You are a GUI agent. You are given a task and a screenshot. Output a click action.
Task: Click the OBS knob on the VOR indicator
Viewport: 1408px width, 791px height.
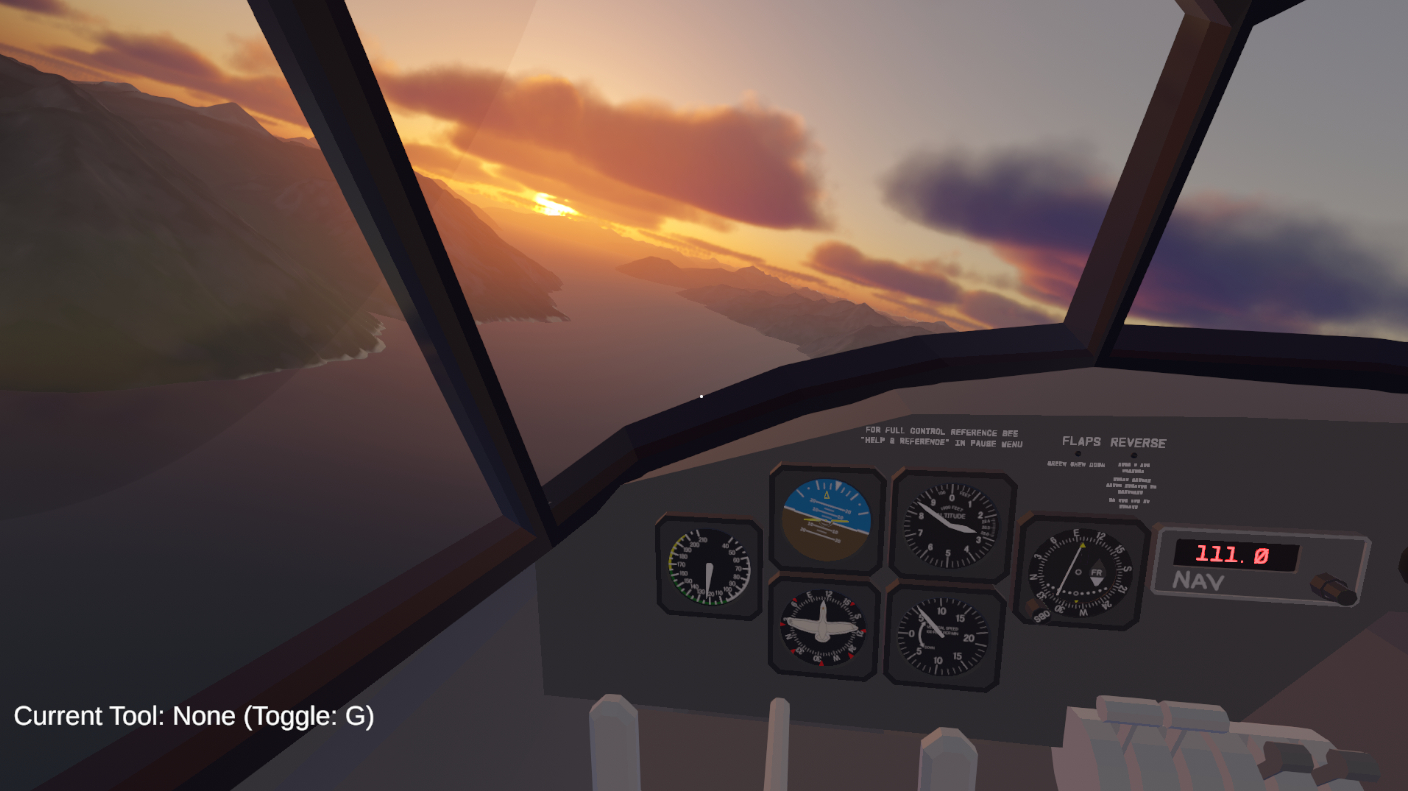click(x=1033, y=606)
